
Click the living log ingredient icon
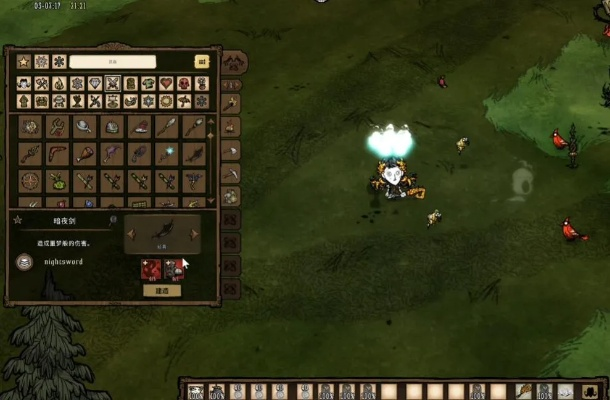coord(172,268)
